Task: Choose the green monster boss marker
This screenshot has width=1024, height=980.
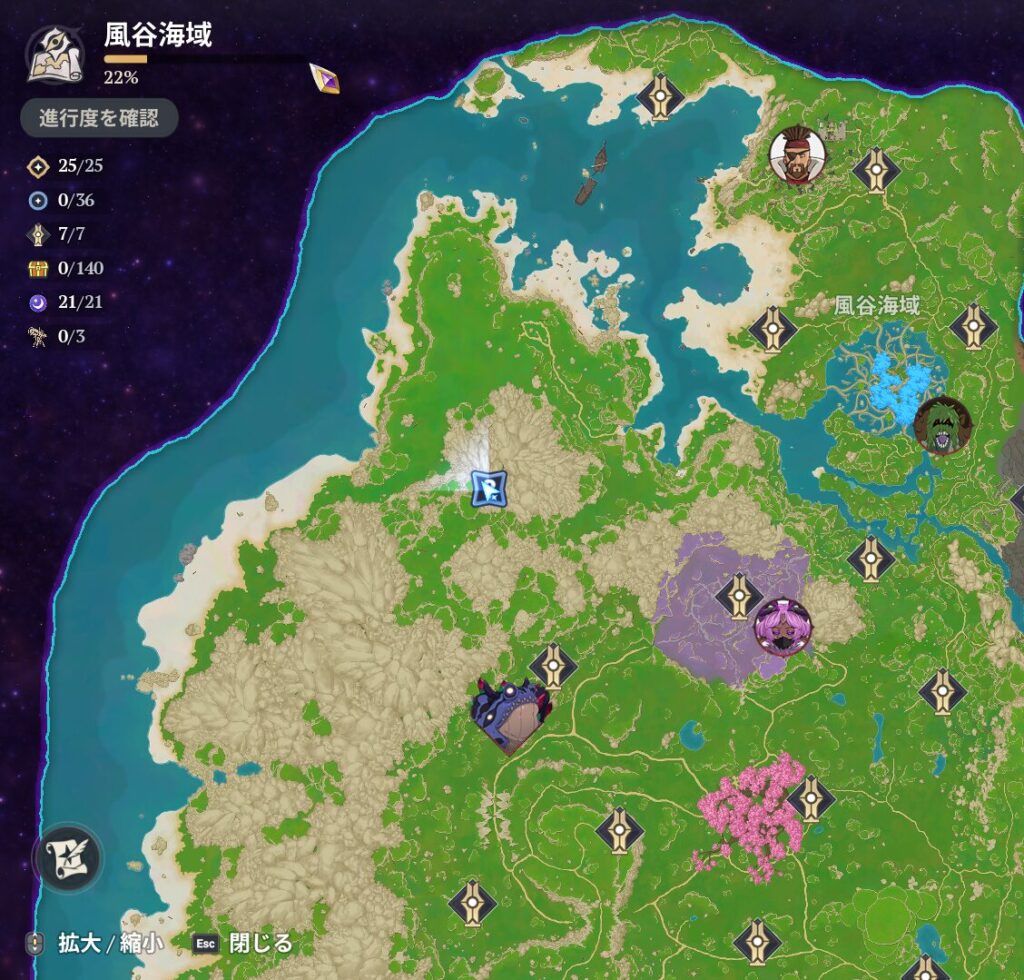Action: click(x=942, y=424)
